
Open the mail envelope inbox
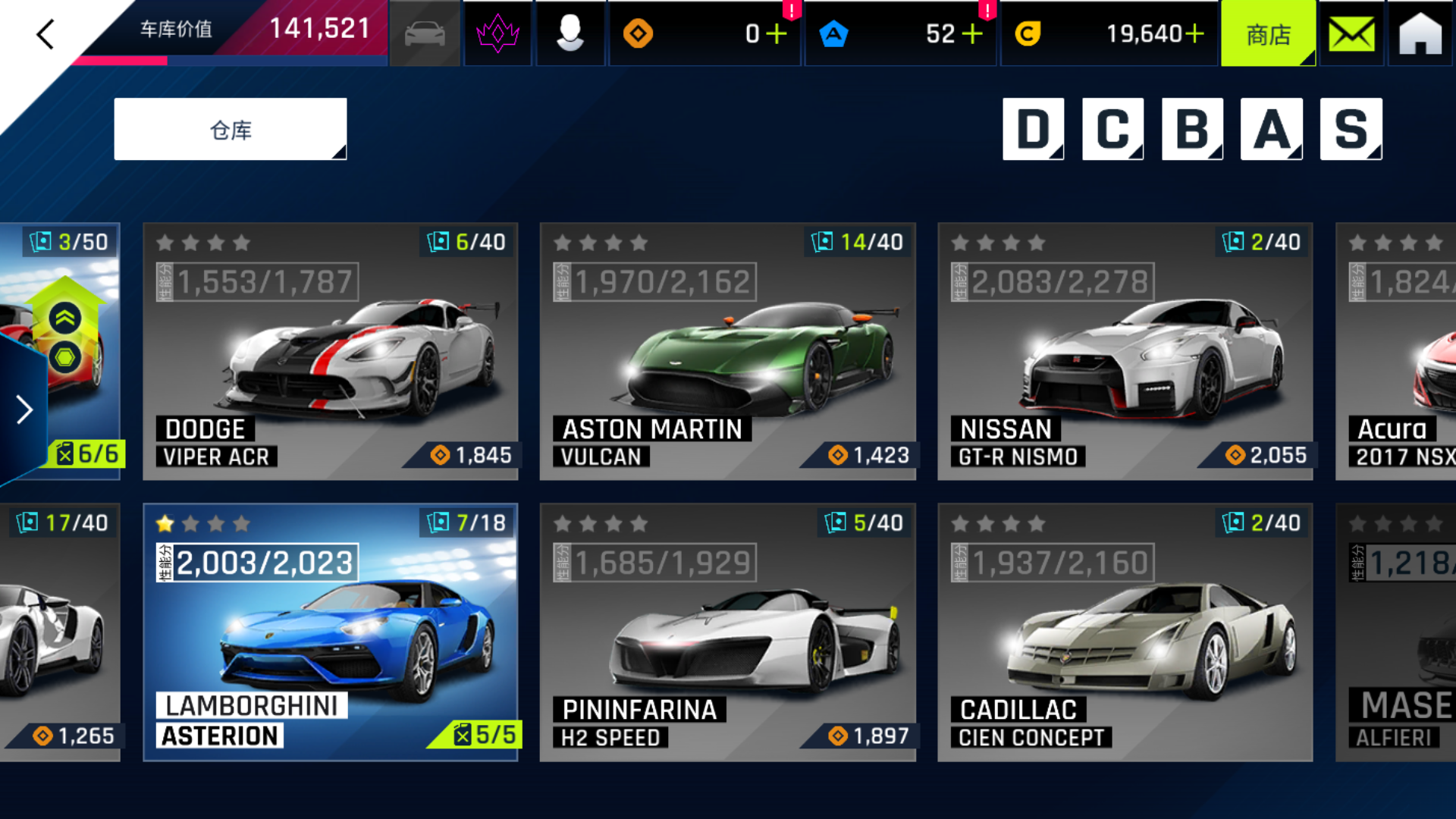[x=1351, y=34]
